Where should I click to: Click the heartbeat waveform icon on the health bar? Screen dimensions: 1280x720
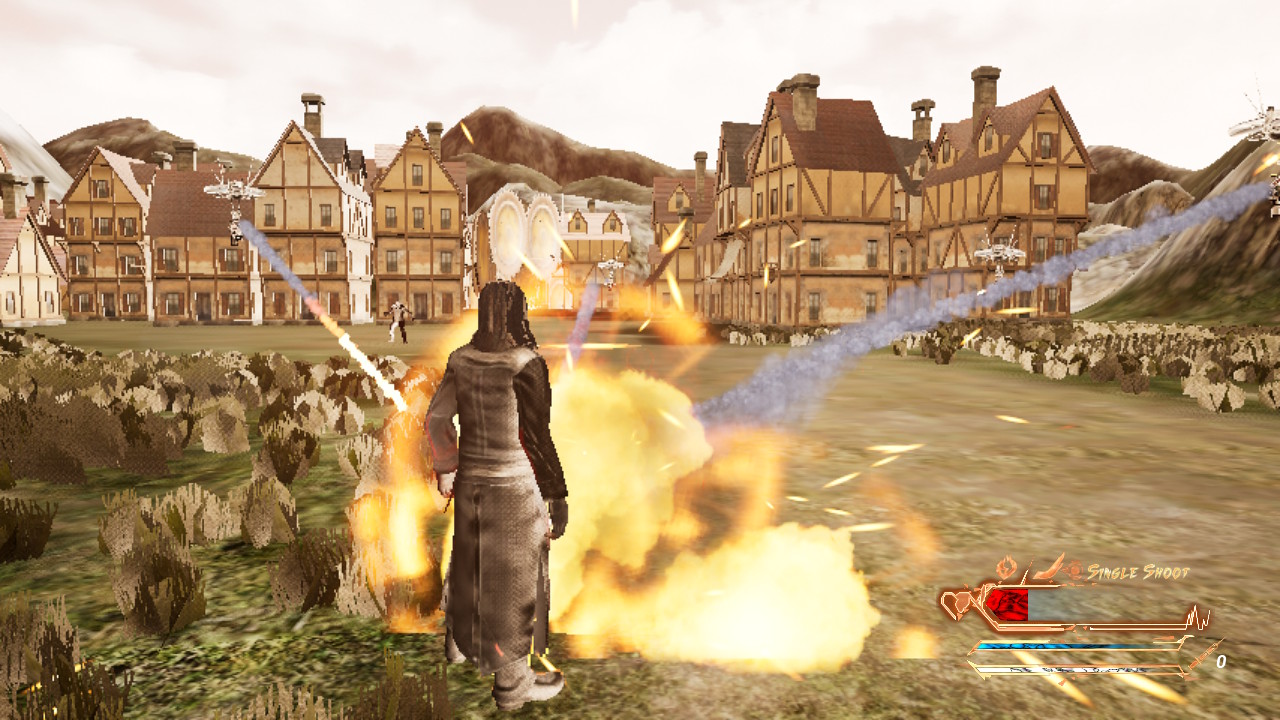coord(1196,616)
